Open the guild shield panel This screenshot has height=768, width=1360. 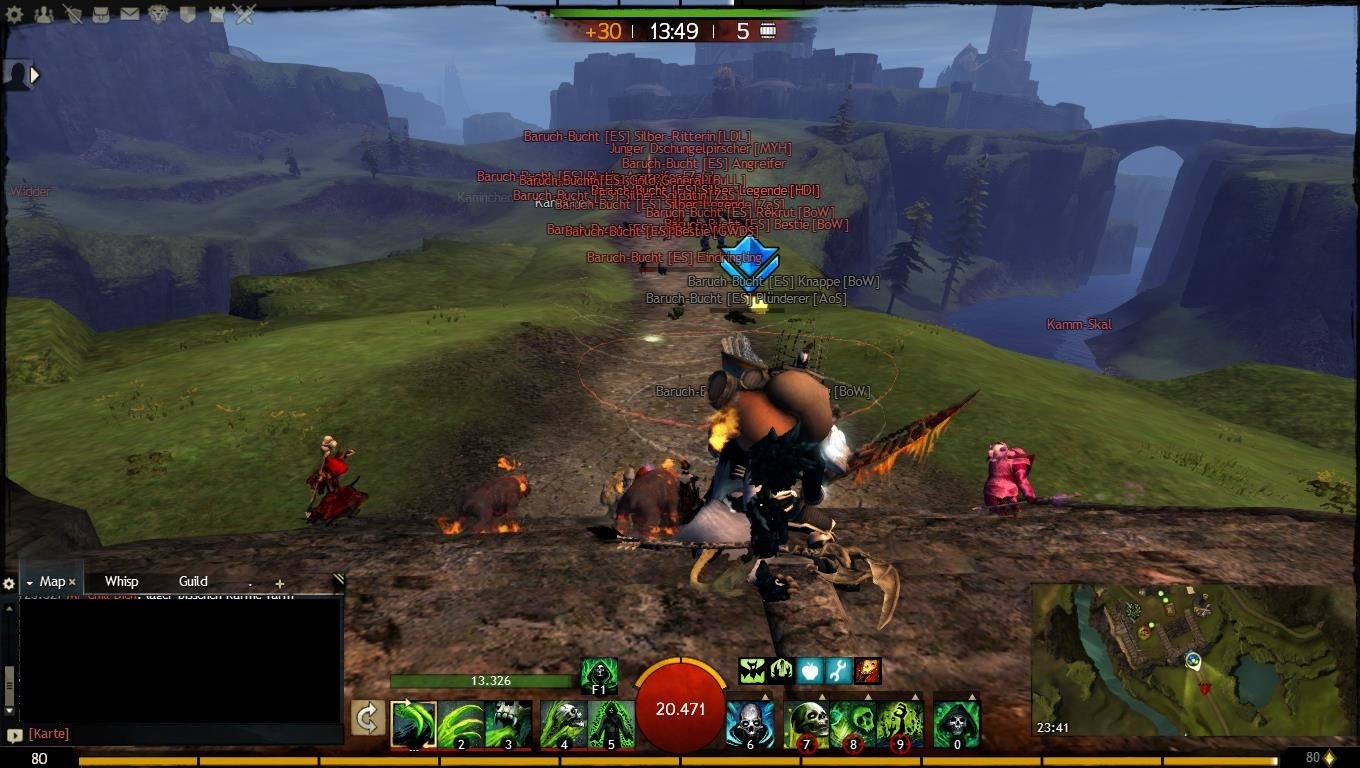(x=188, y=14)
